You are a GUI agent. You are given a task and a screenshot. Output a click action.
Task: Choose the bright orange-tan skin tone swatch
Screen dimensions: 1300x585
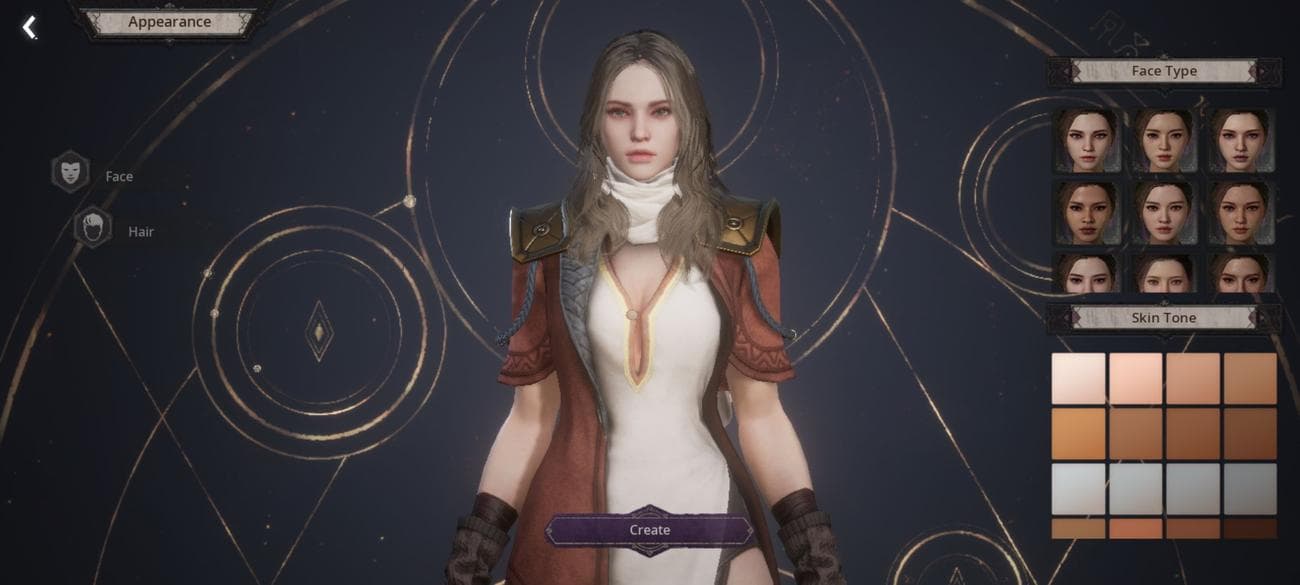1078,434
